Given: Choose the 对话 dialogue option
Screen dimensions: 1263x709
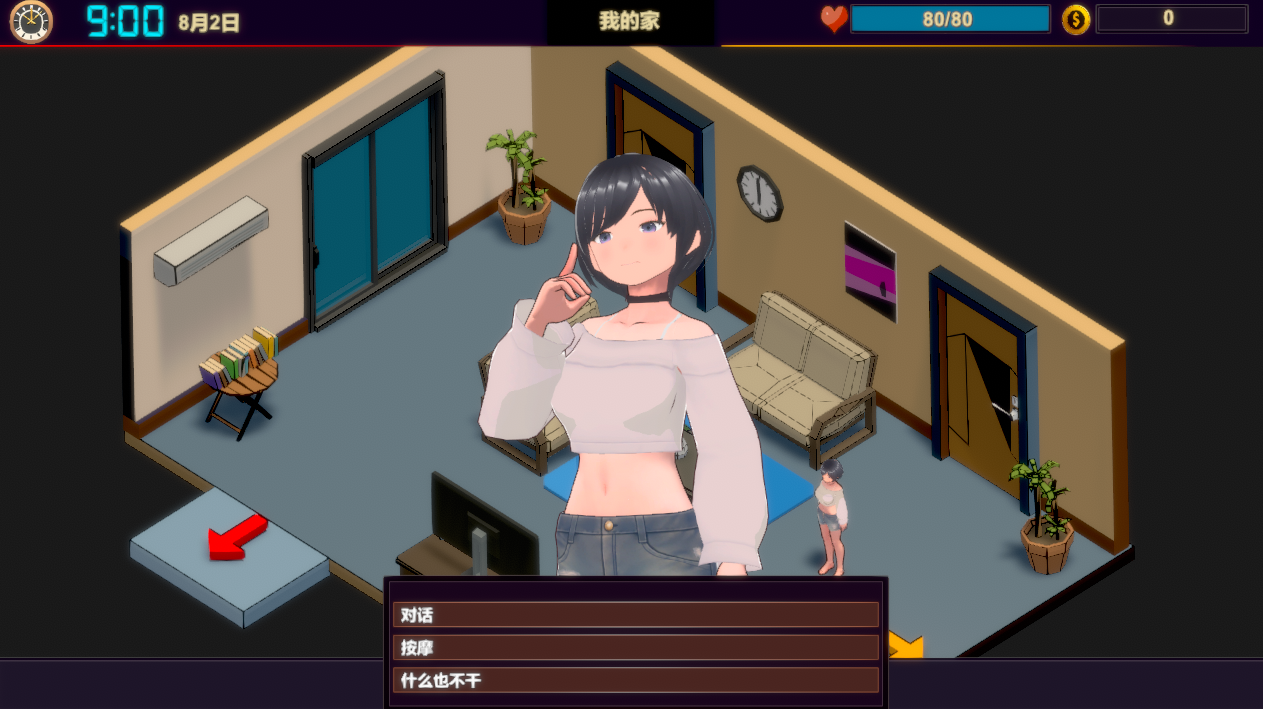Looking at the screenshot, I should click(x=635, y=615).
